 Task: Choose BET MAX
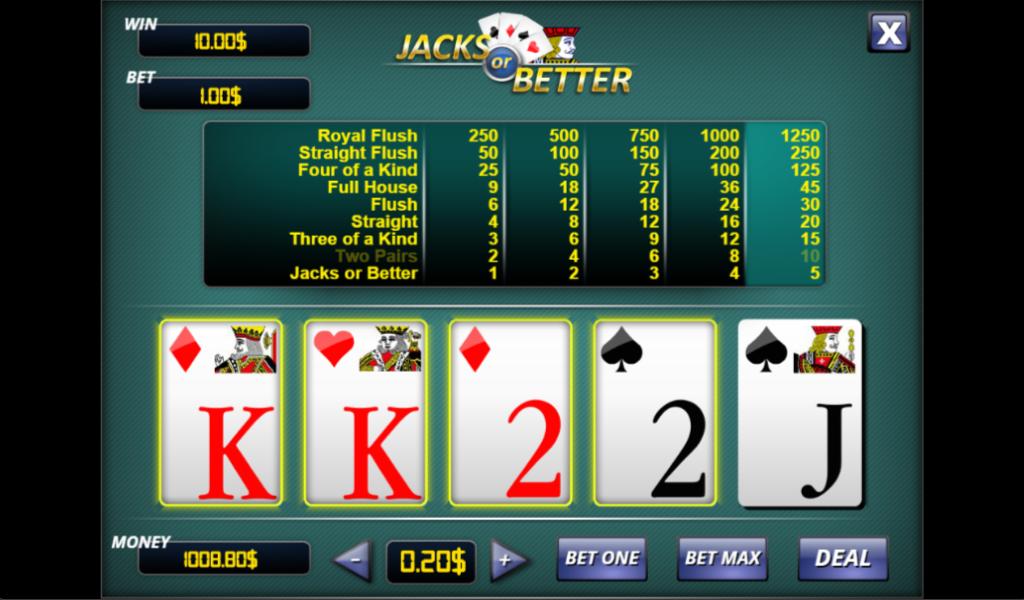[721, 558]
